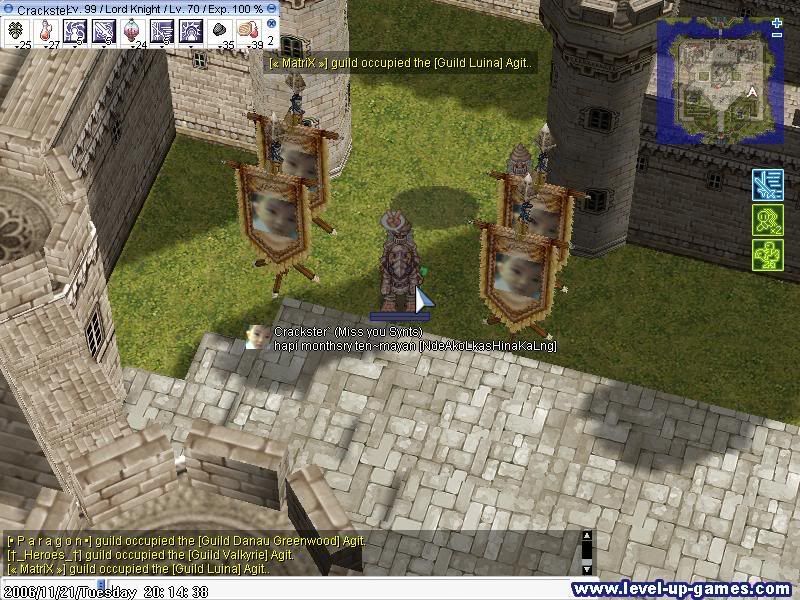
Task: Minimize the Crackster status window
Action: coord(271,9)
